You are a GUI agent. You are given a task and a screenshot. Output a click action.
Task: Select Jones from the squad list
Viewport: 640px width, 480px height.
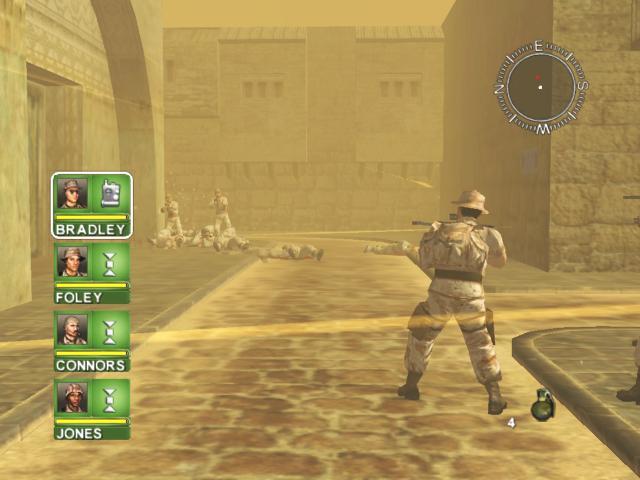pos(72,397)
